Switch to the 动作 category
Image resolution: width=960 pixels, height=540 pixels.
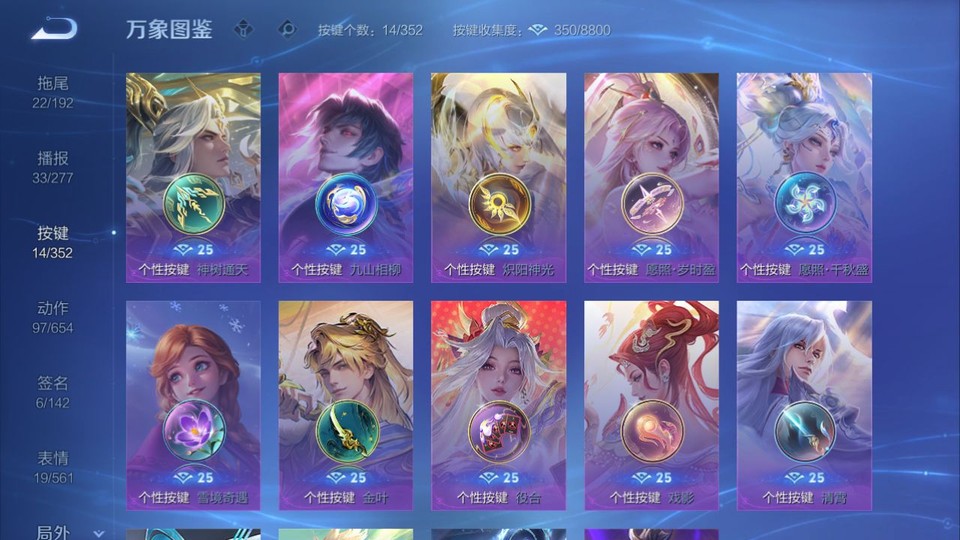(x=53, y=317)
